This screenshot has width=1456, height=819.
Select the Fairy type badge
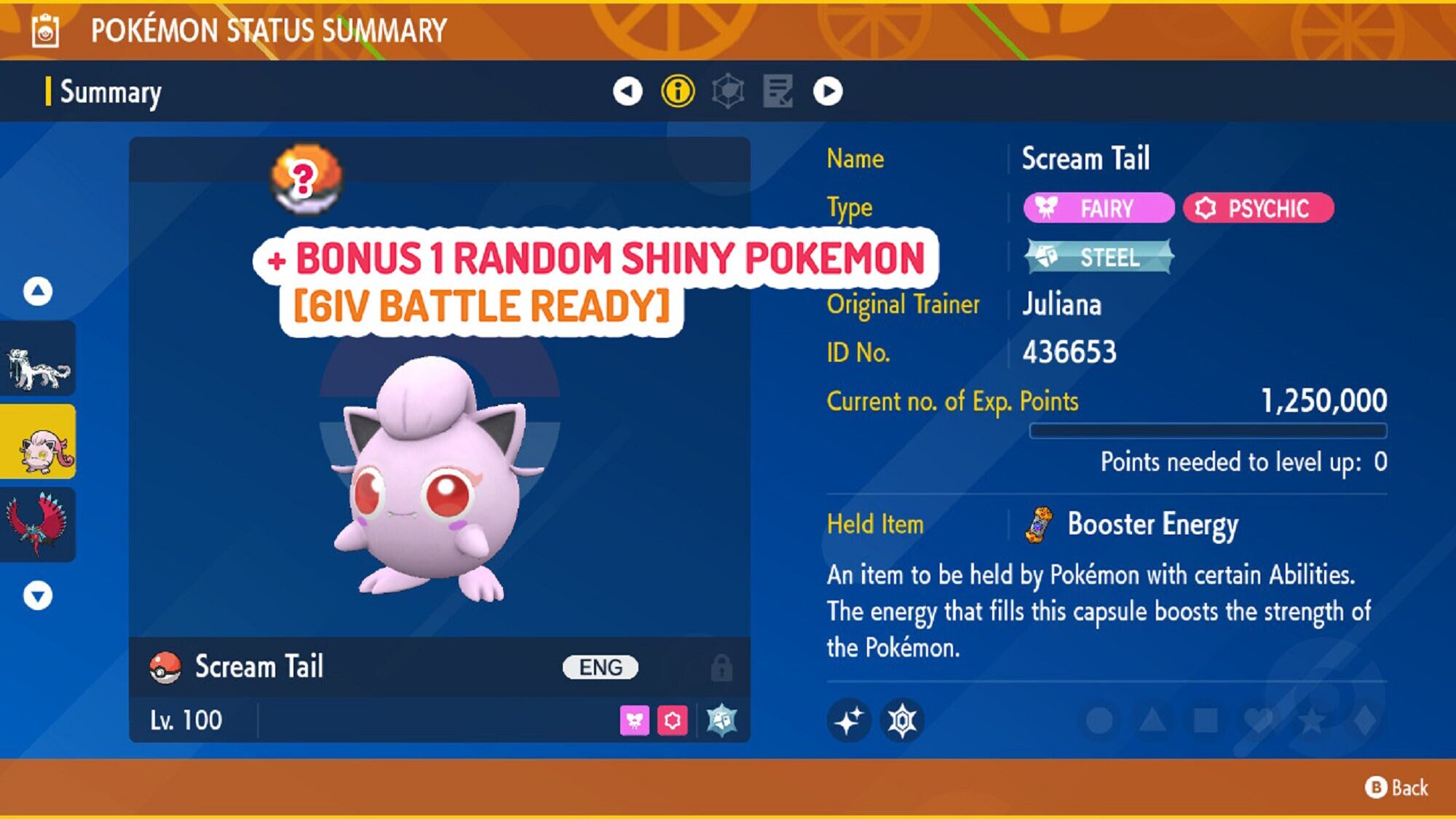click(x=1098, y=209)
